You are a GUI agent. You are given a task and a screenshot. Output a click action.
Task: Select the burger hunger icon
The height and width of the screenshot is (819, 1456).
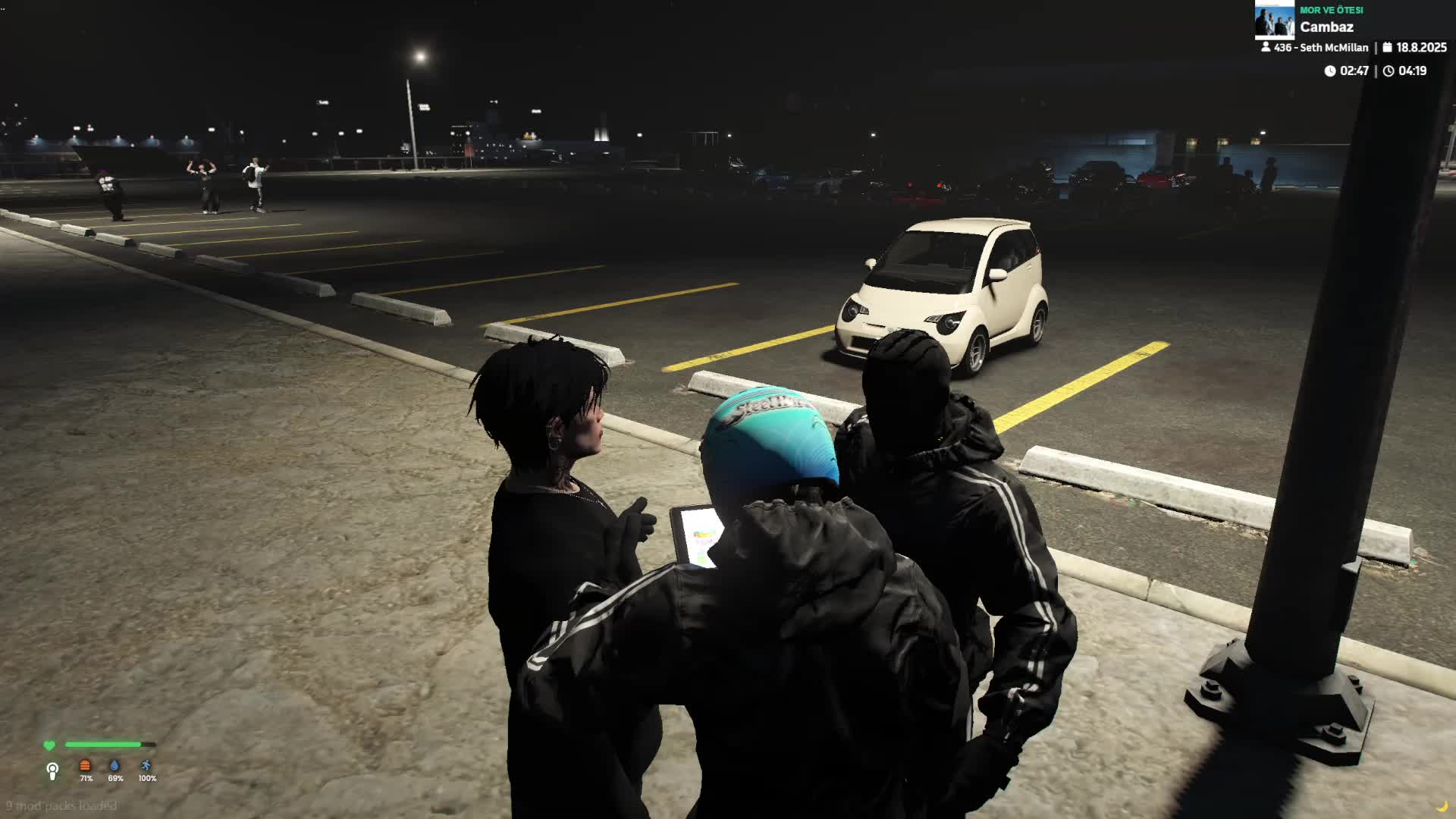(85, 766)
